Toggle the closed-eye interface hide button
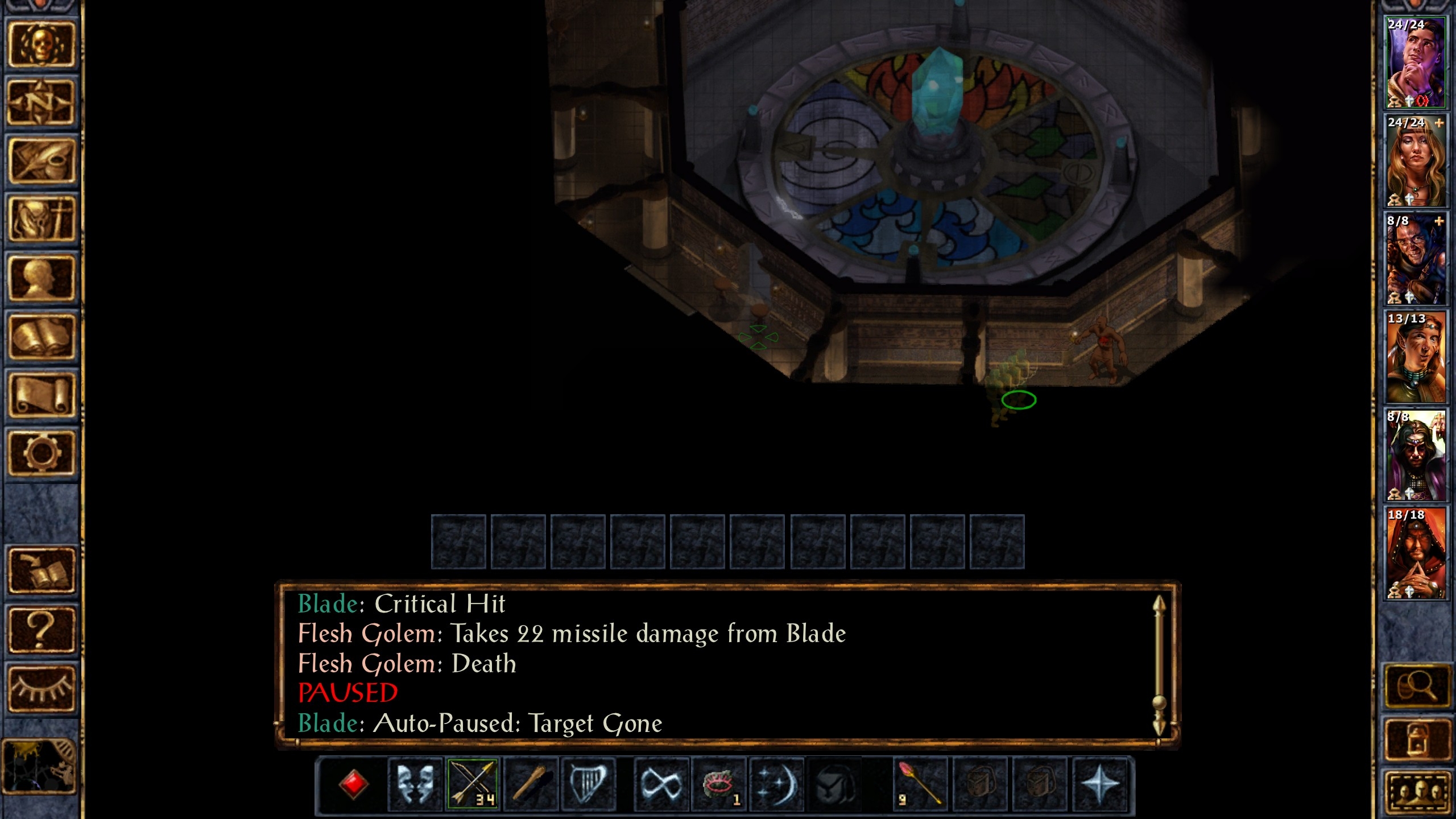This screenshot has height=819, width=1456. pos(41,688)
